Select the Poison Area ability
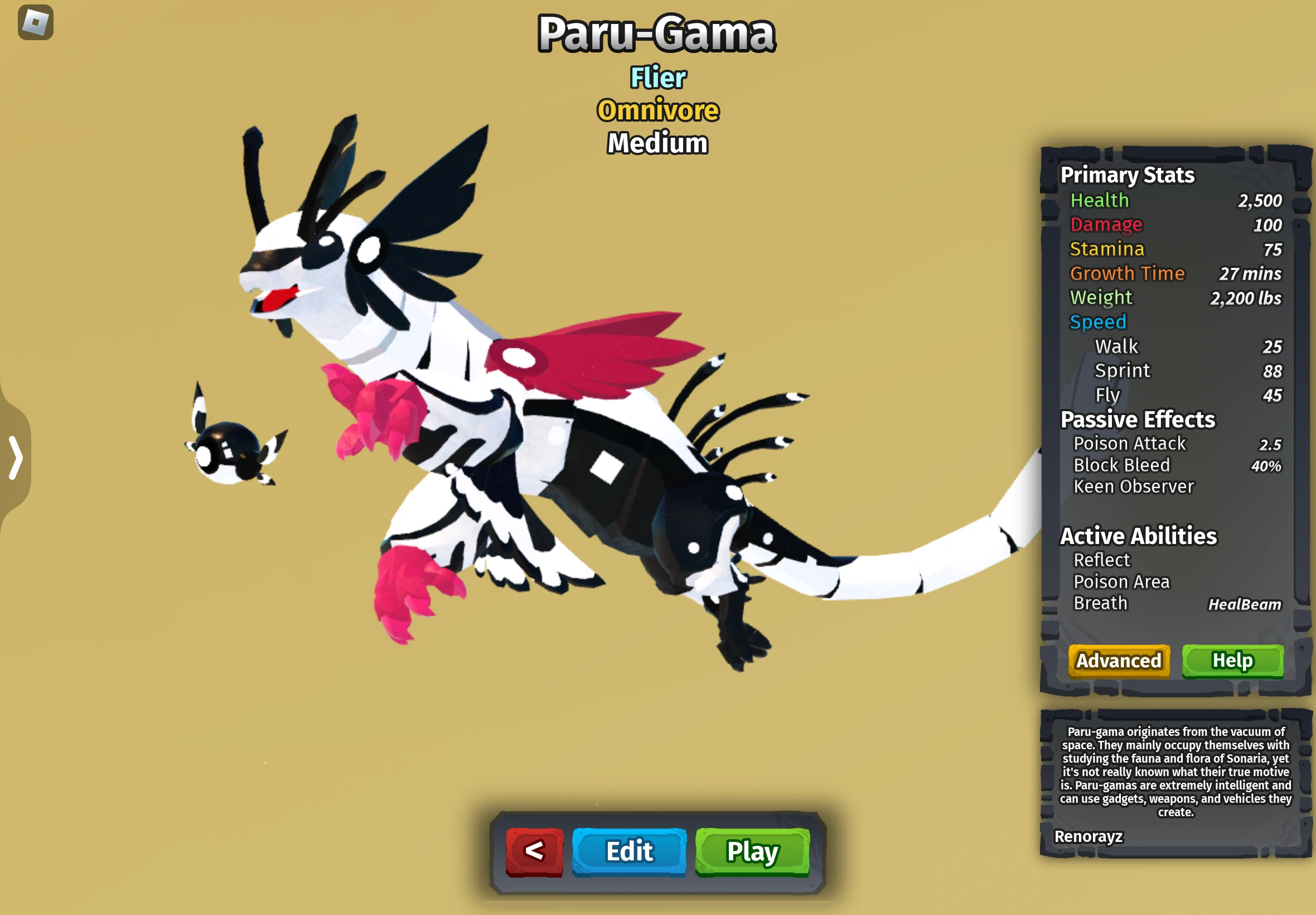 [1121, 581]
